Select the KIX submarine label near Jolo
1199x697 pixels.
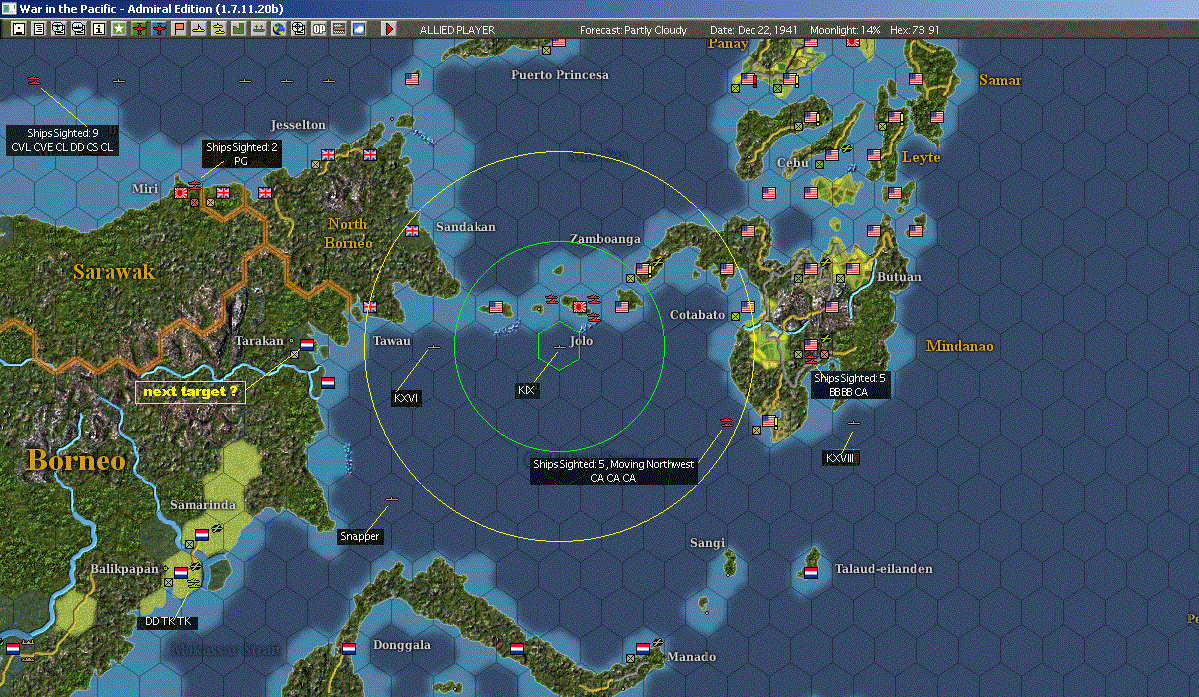pos(527,390)
